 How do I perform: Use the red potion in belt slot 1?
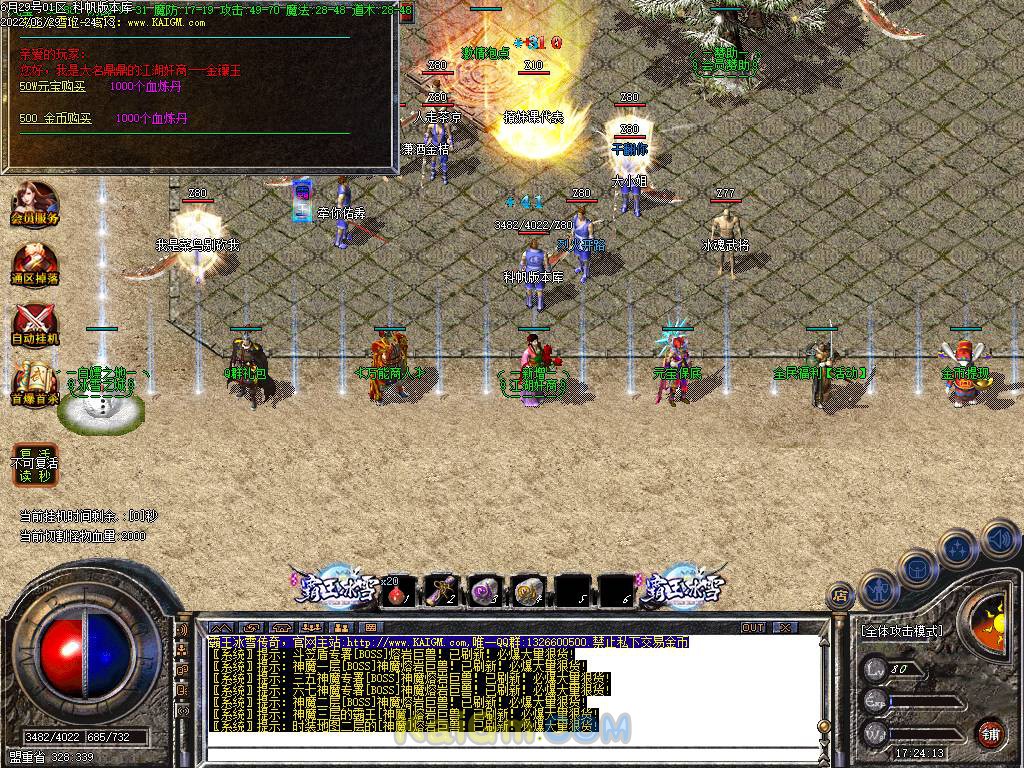pos(399,593)
